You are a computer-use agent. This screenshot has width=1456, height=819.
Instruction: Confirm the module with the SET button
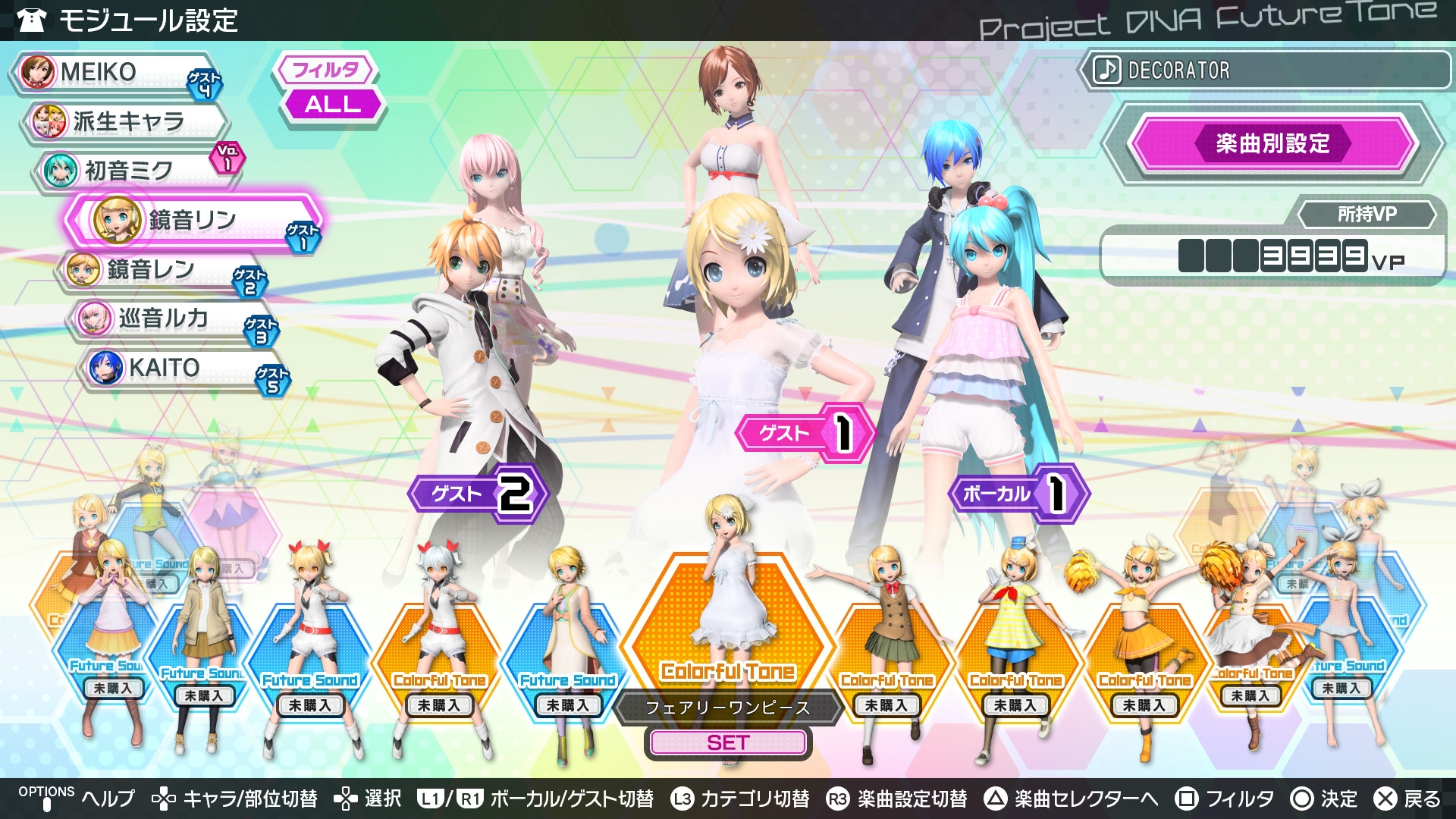[728, 743]
